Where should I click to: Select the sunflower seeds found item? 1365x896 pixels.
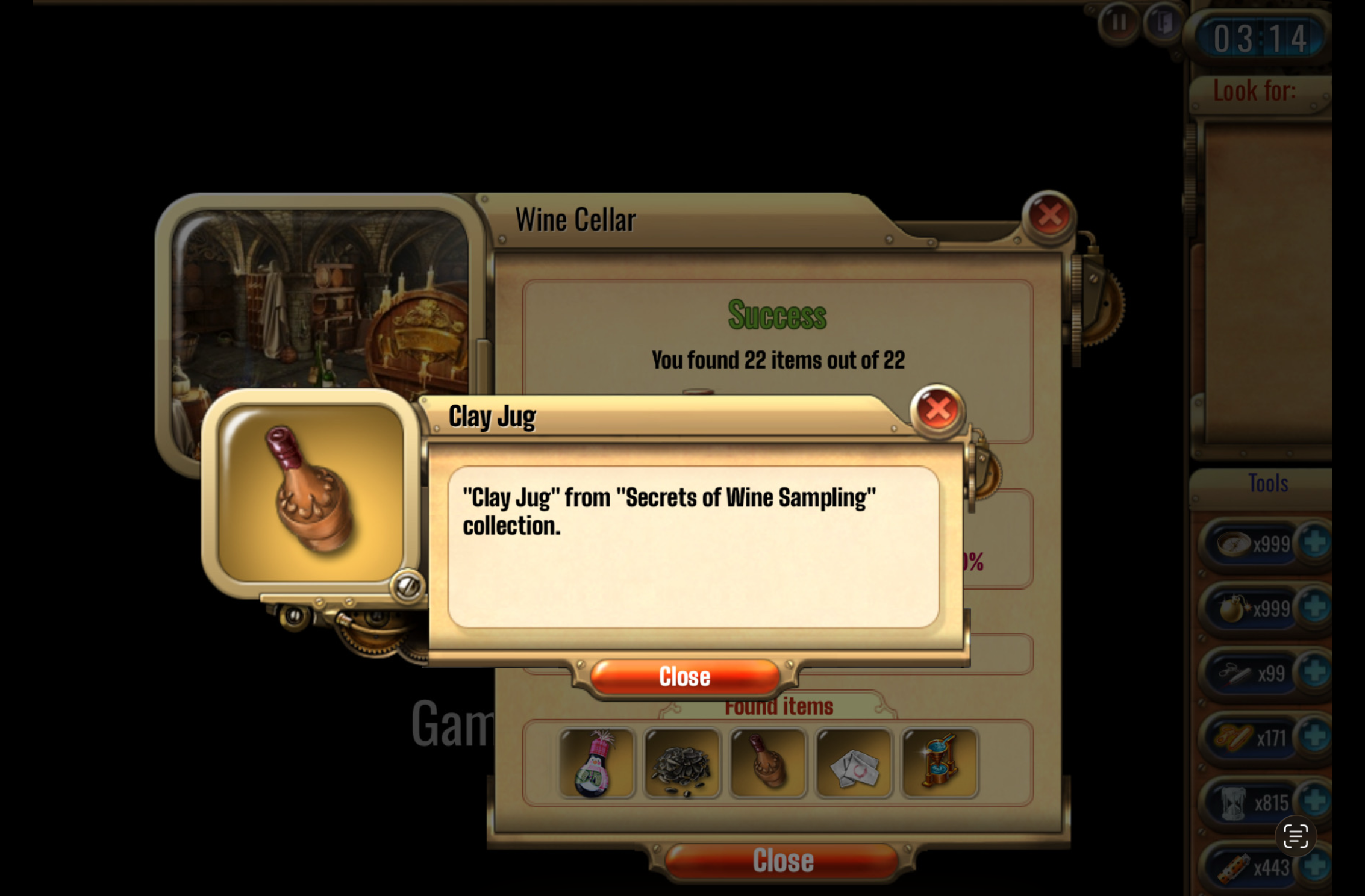682,764
